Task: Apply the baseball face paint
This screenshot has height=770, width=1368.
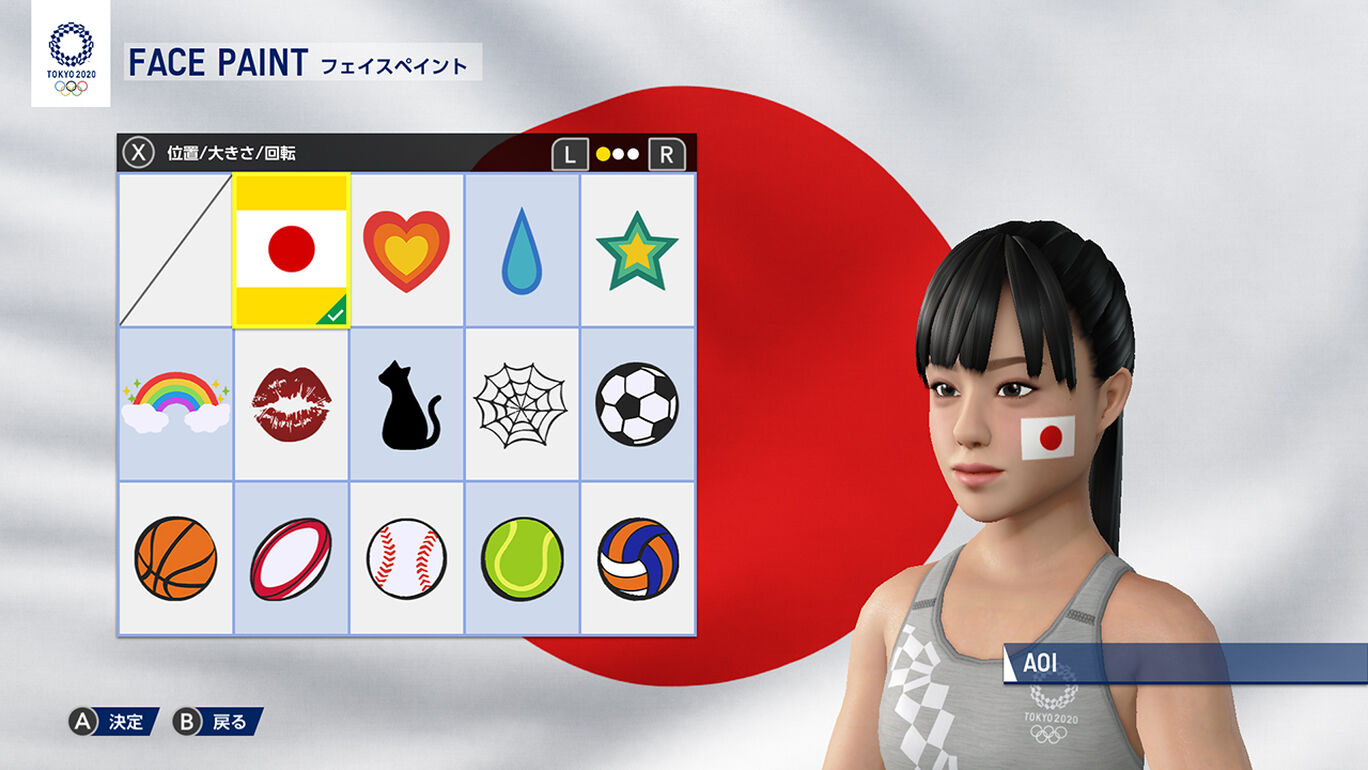Action: (x=406, y=558)
